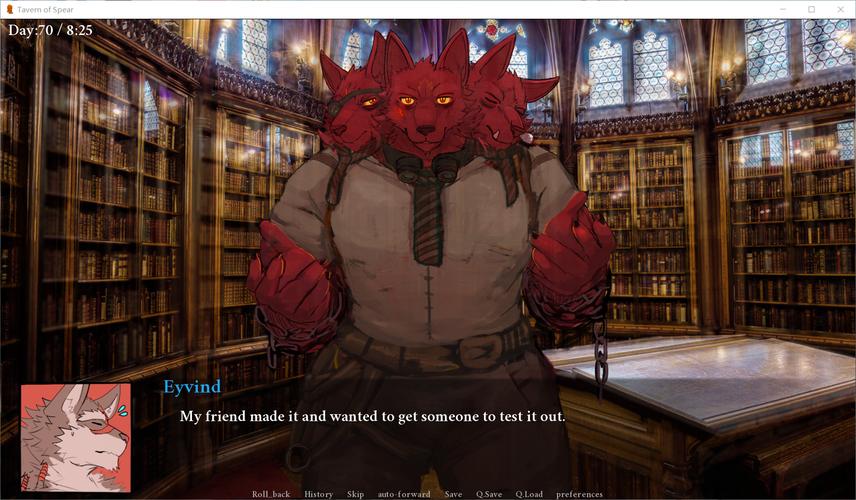
Task: Close the Tavern of Spear window
Action: pyautogui.click(x=840, y=9)
